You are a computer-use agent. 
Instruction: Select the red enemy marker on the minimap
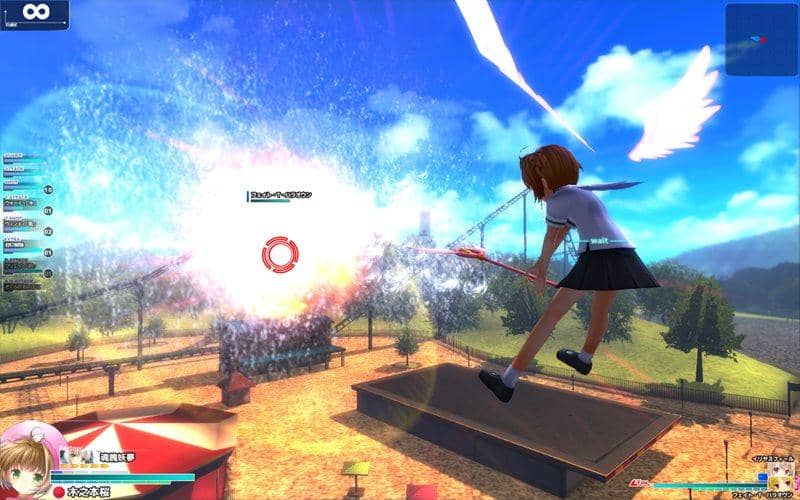coord(763,40)
